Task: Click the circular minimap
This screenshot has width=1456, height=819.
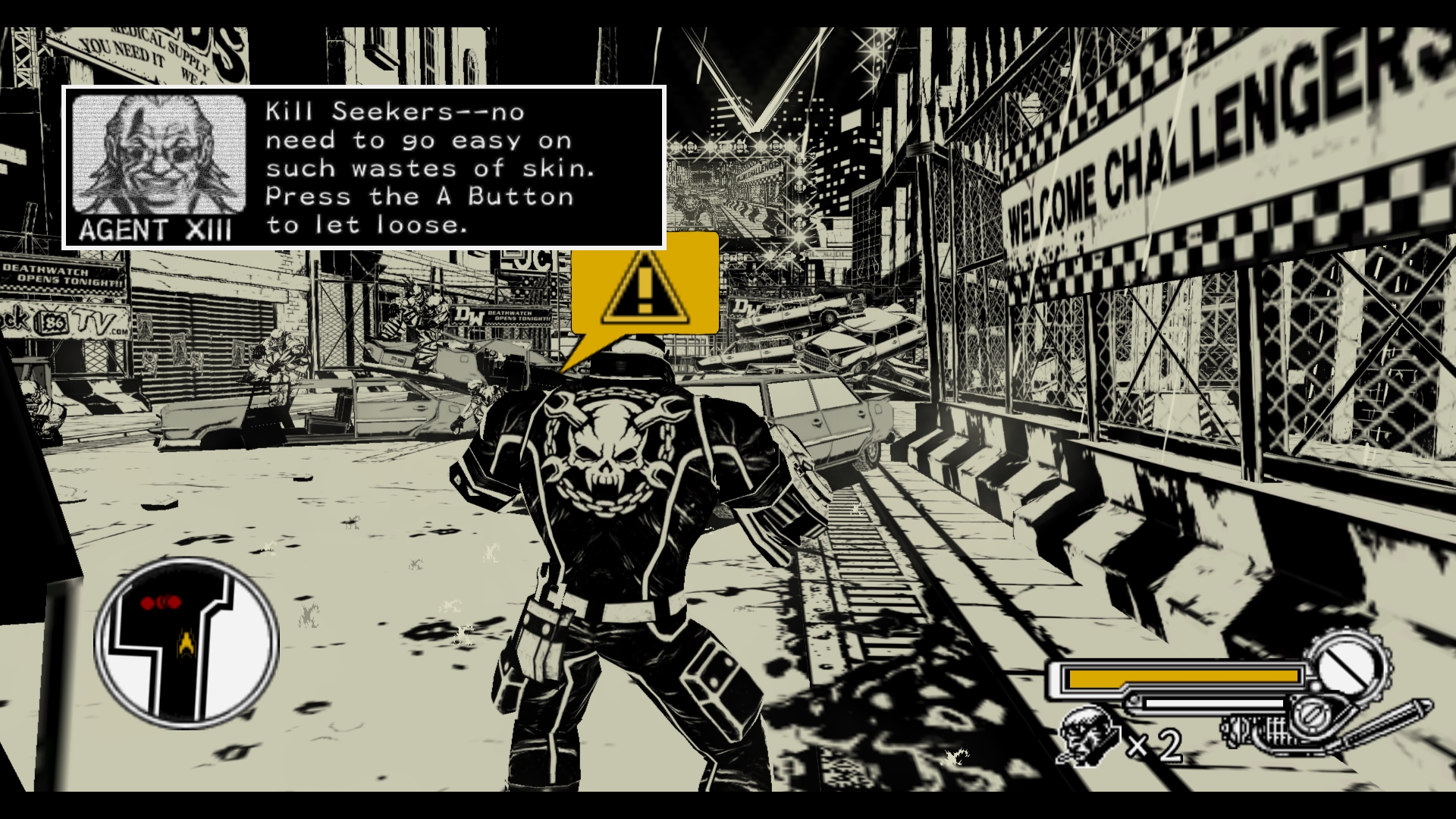Action: tap(187, 643)
